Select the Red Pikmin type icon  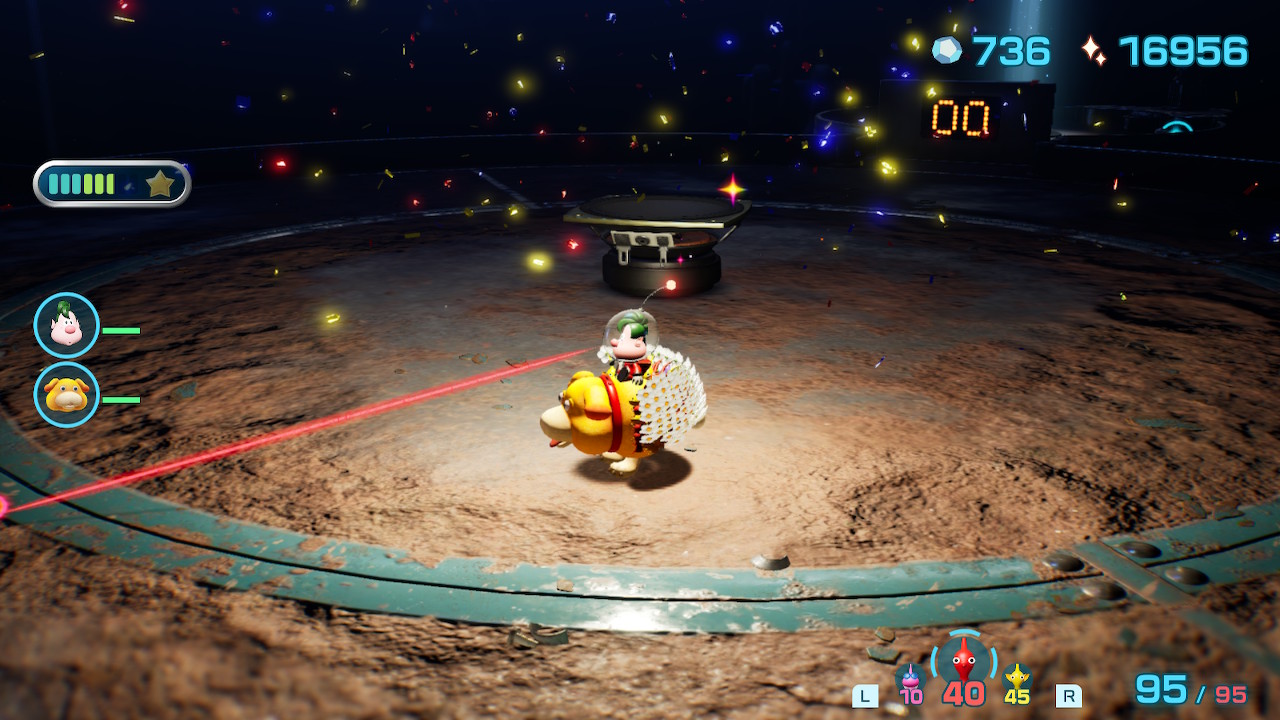962,660
